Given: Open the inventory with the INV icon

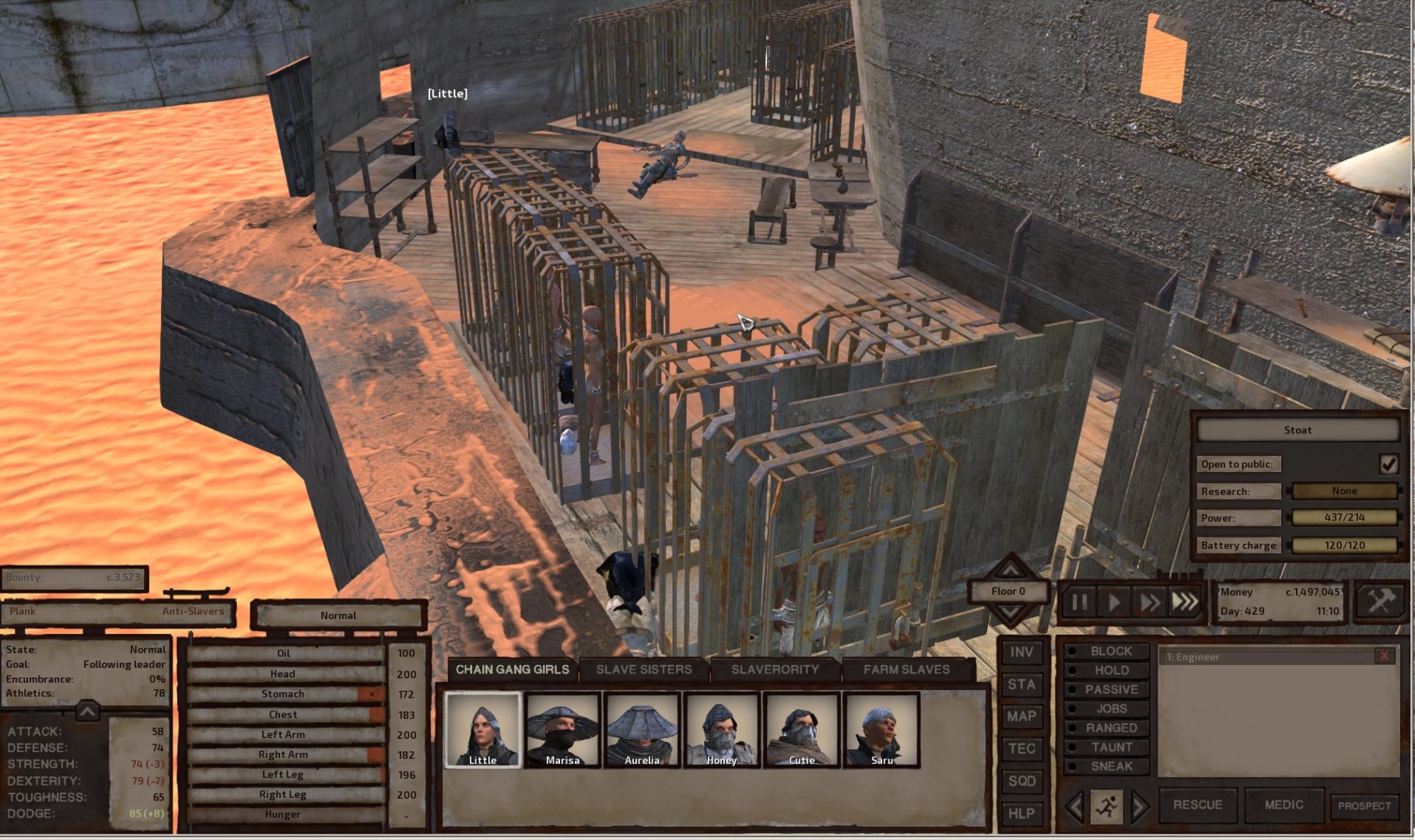Looking at the screenshot, I should (x=1021, y=653).
